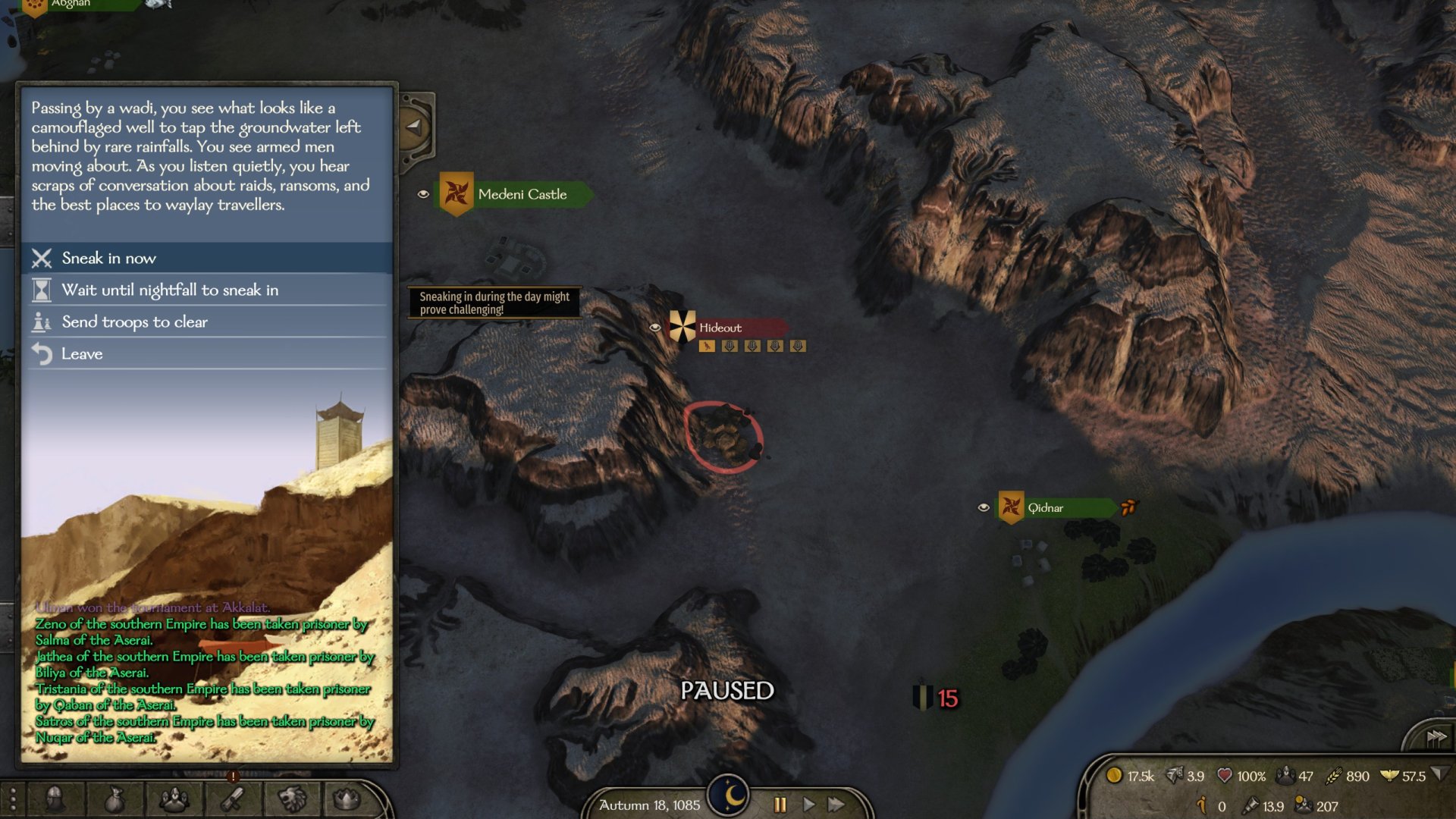Select the Qidnar settlement nameplate

click(1054, 508)
